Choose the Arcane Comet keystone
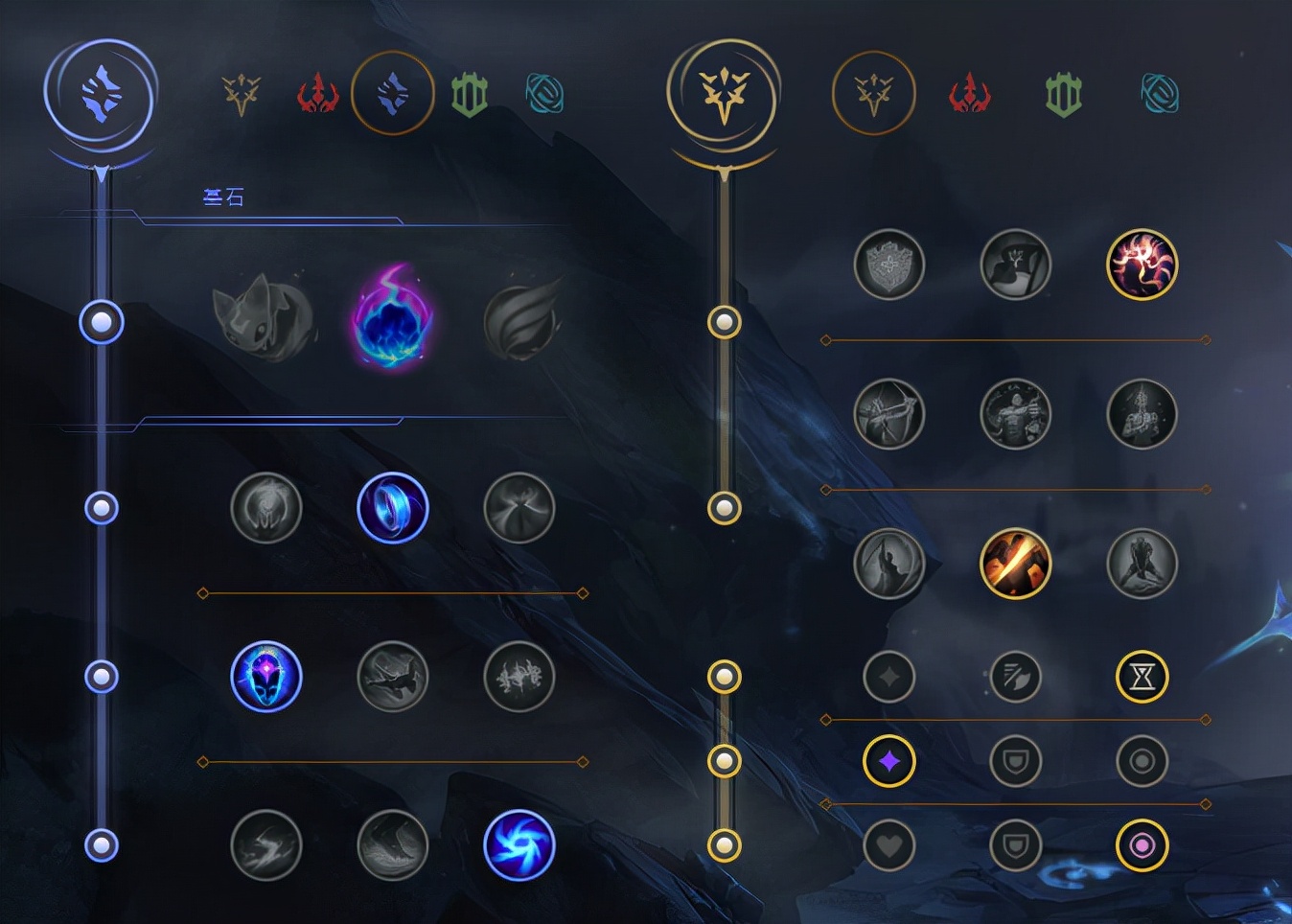 393,318
